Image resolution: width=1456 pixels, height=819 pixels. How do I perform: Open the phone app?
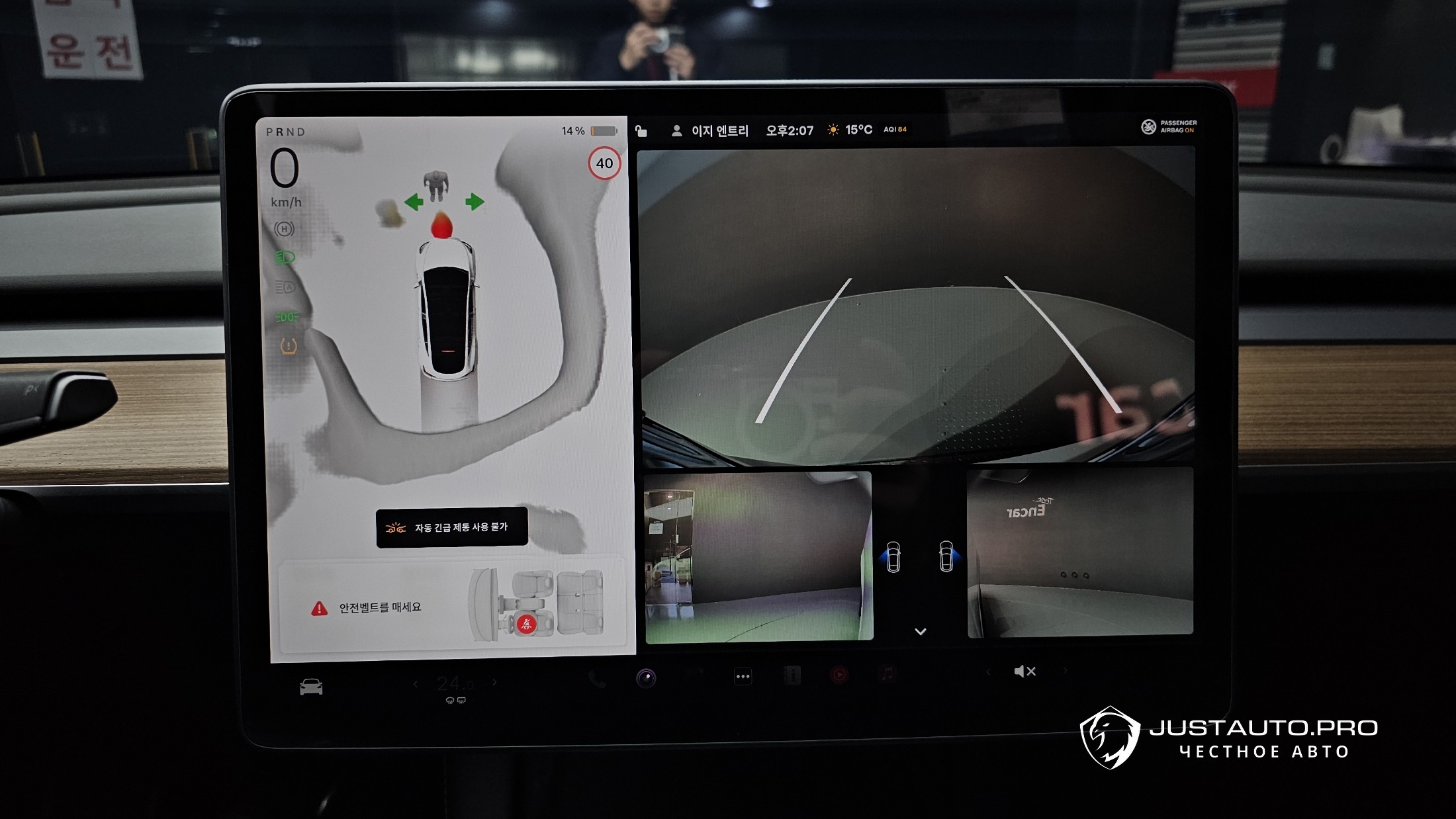[x=597, y=679]
